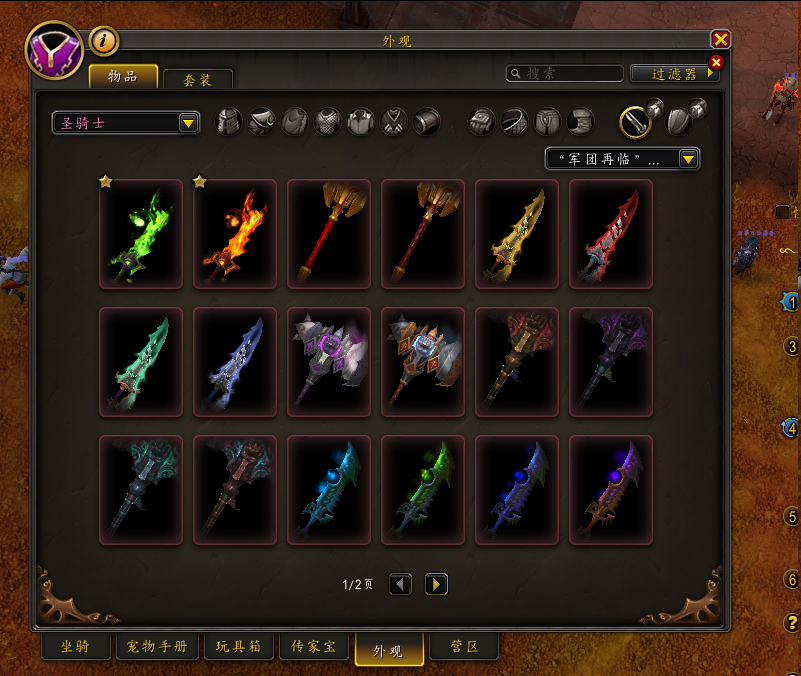801x676 pixels.
Task: Close the 外观 appearance window
Action: (x=720, y=40)
